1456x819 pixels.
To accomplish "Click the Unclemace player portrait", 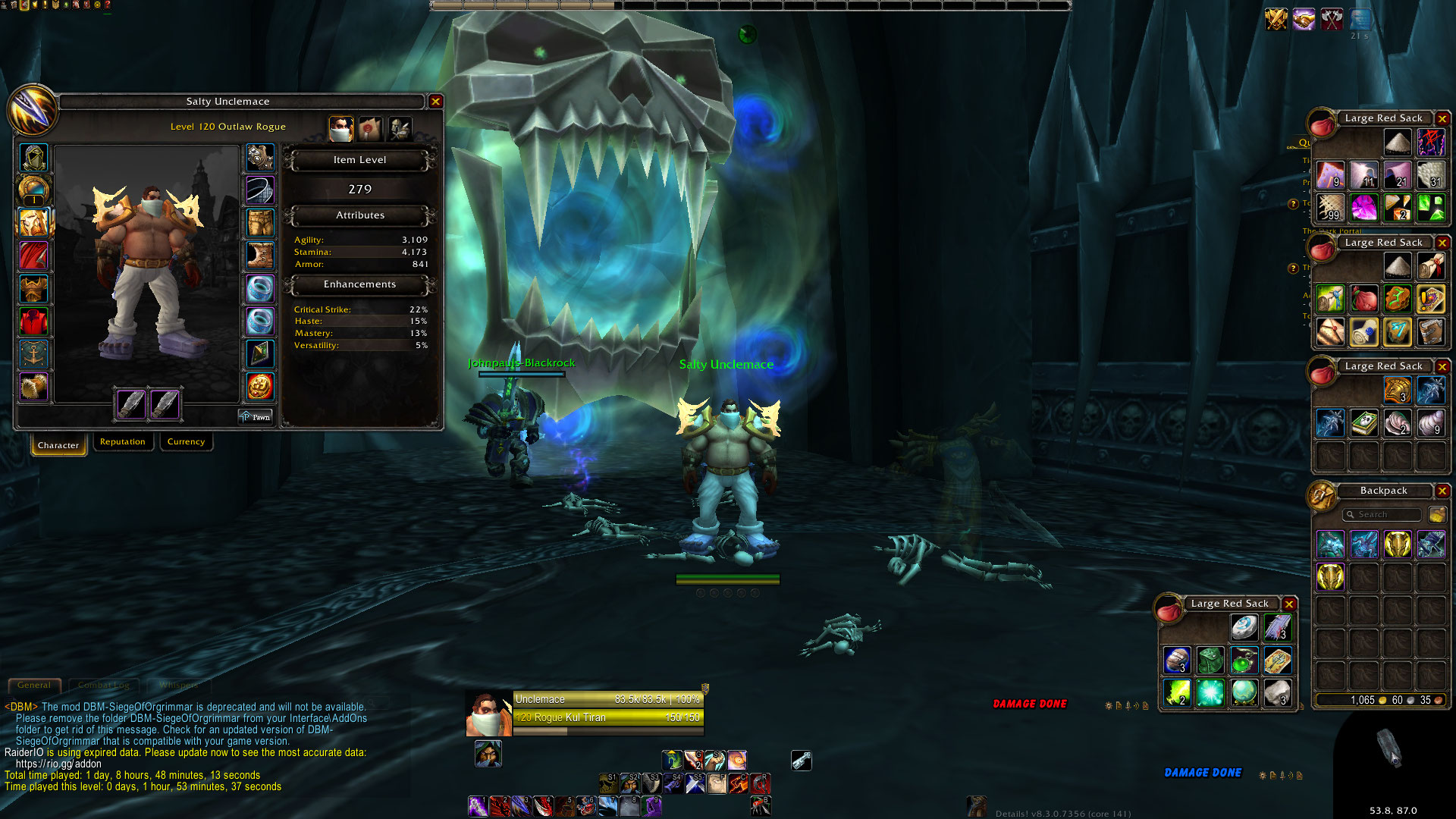I will [488, 714].
